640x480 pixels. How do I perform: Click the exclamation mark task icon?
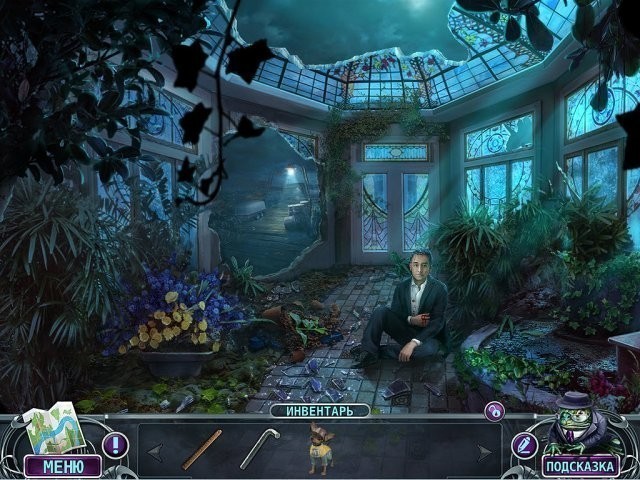coord(115,444)
